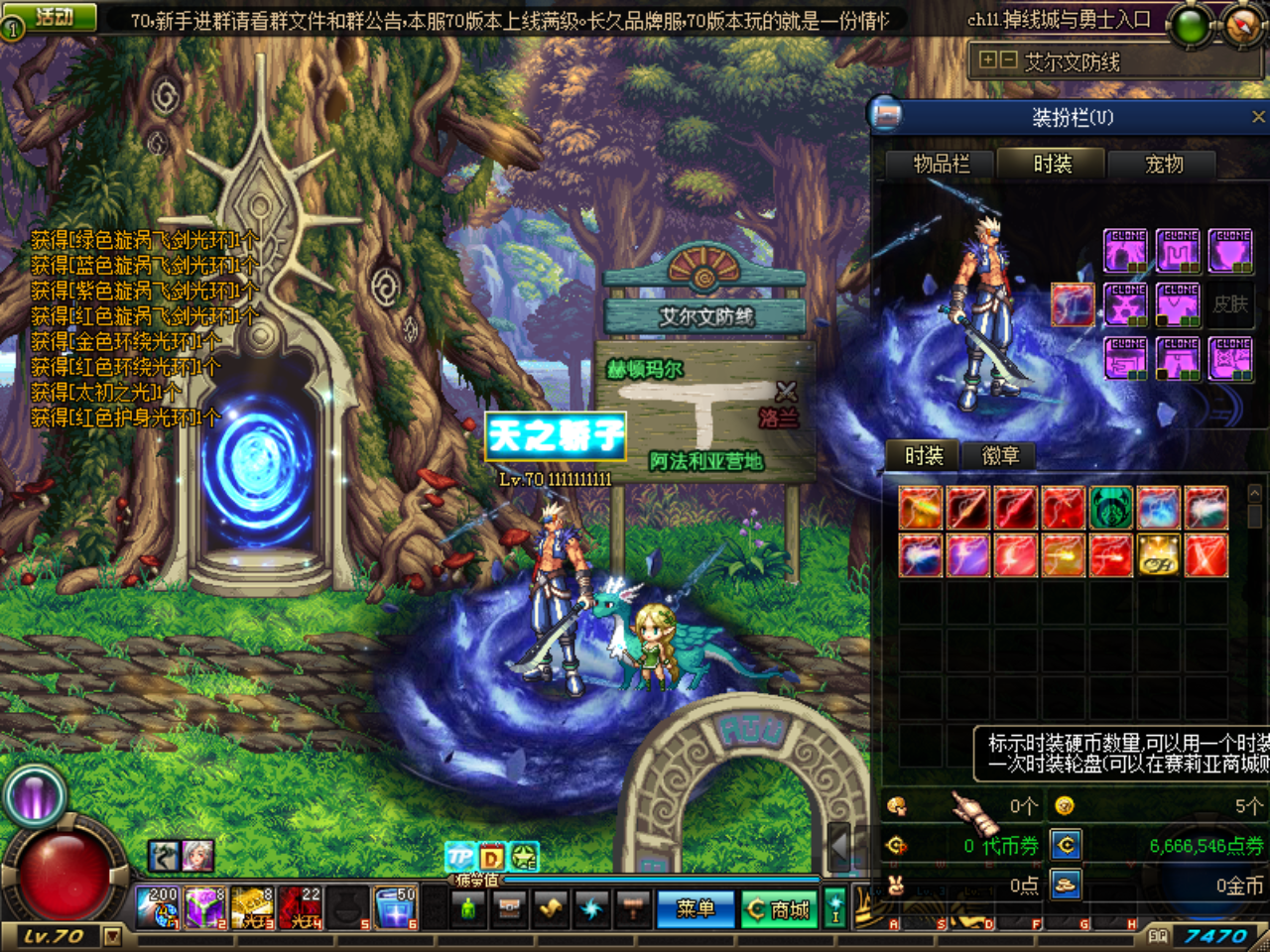Select the red weapon avatar slot thumbnail
Image resolution: width=1270 pixels, height=952 pixels.
coord(1073,304)
